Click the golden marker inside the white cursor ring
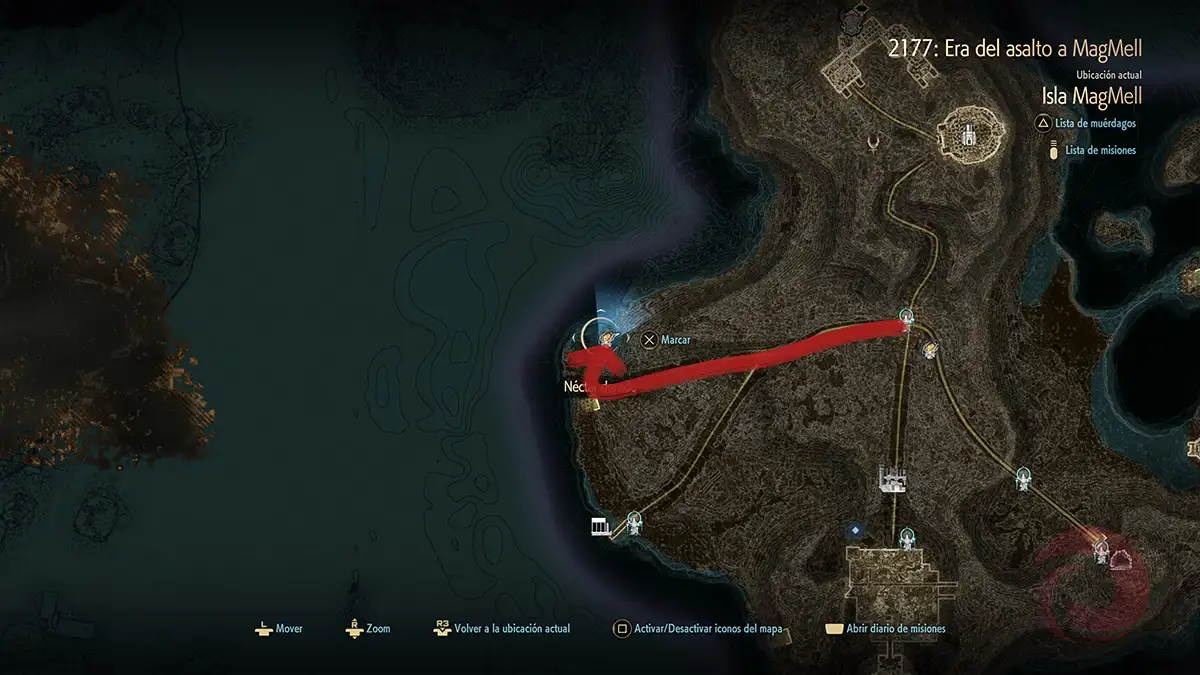The image size is (1200, 675). (604, 340)
